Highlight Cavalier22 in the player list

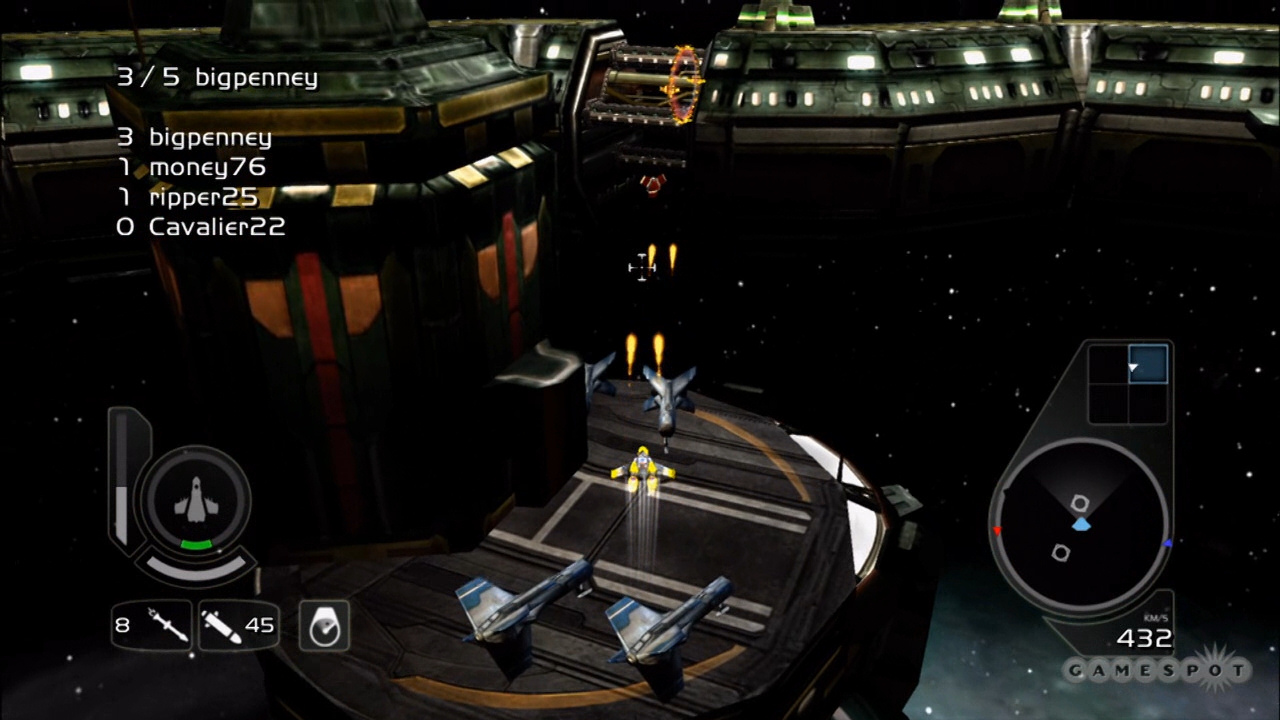tap(201, 227)
